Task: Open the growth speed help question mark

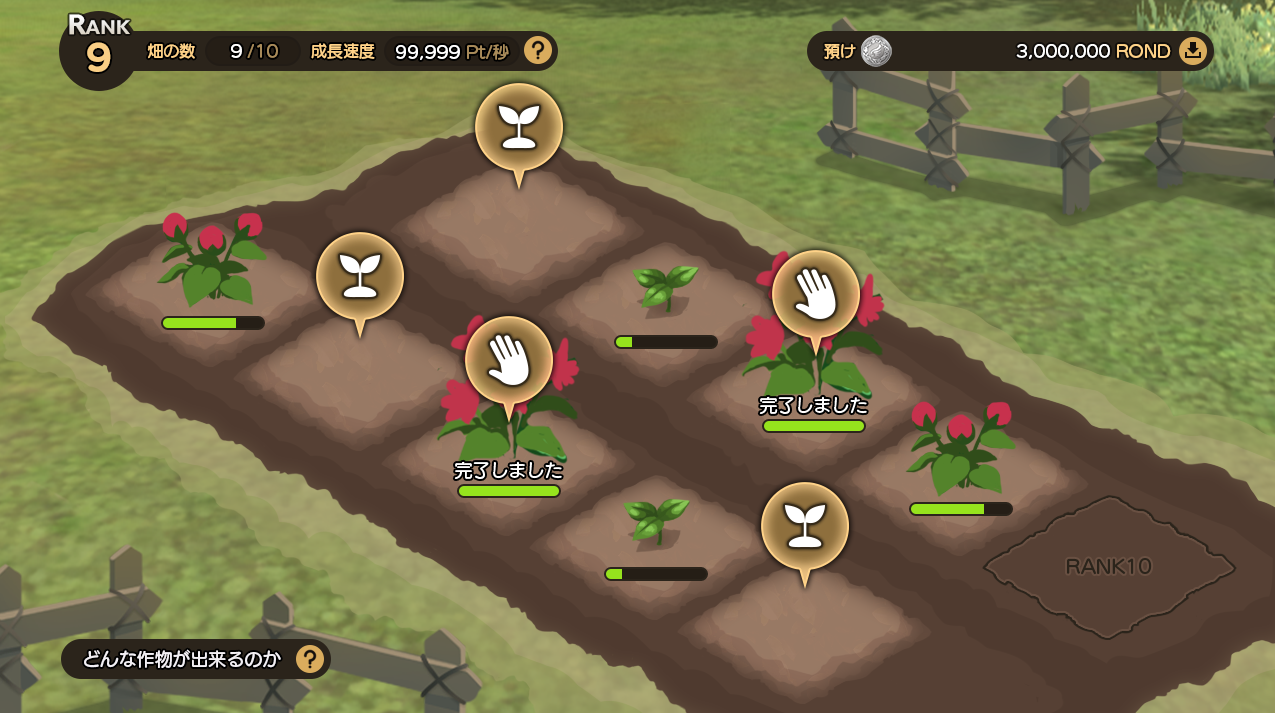Action: (x=538, y=50)
